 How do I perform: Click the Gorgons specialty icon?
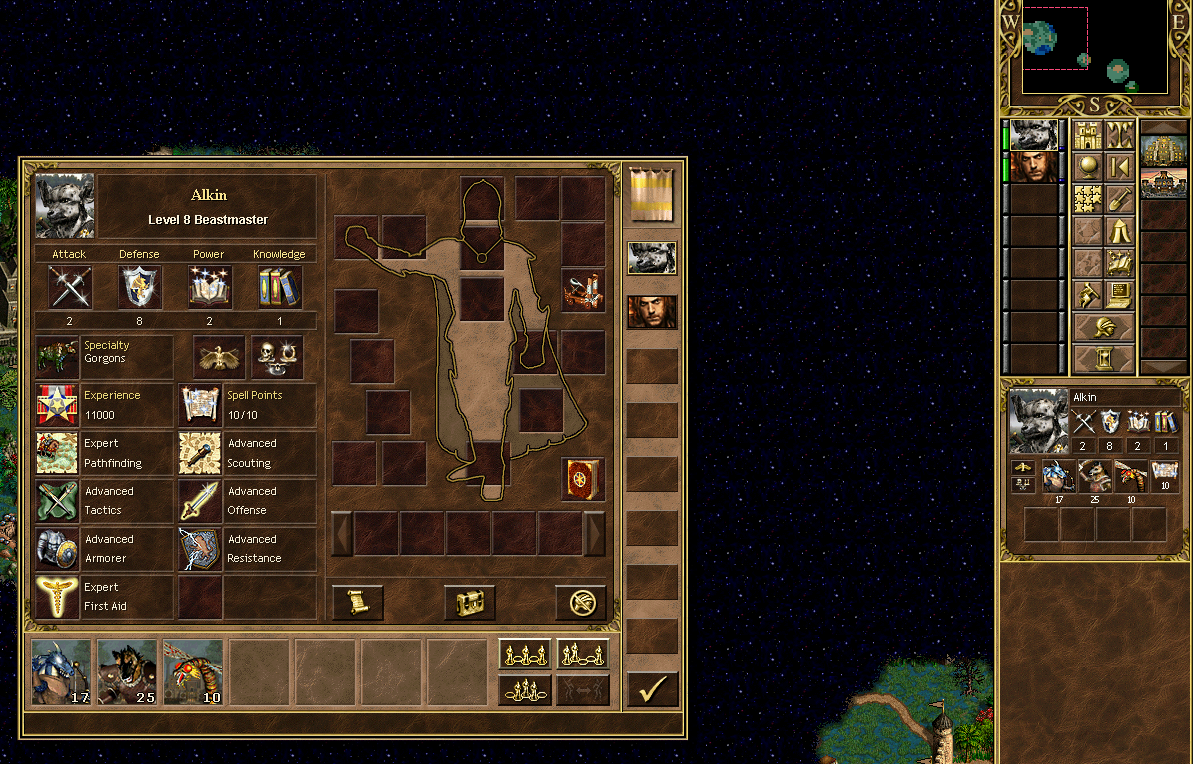[x=57, y=355]
